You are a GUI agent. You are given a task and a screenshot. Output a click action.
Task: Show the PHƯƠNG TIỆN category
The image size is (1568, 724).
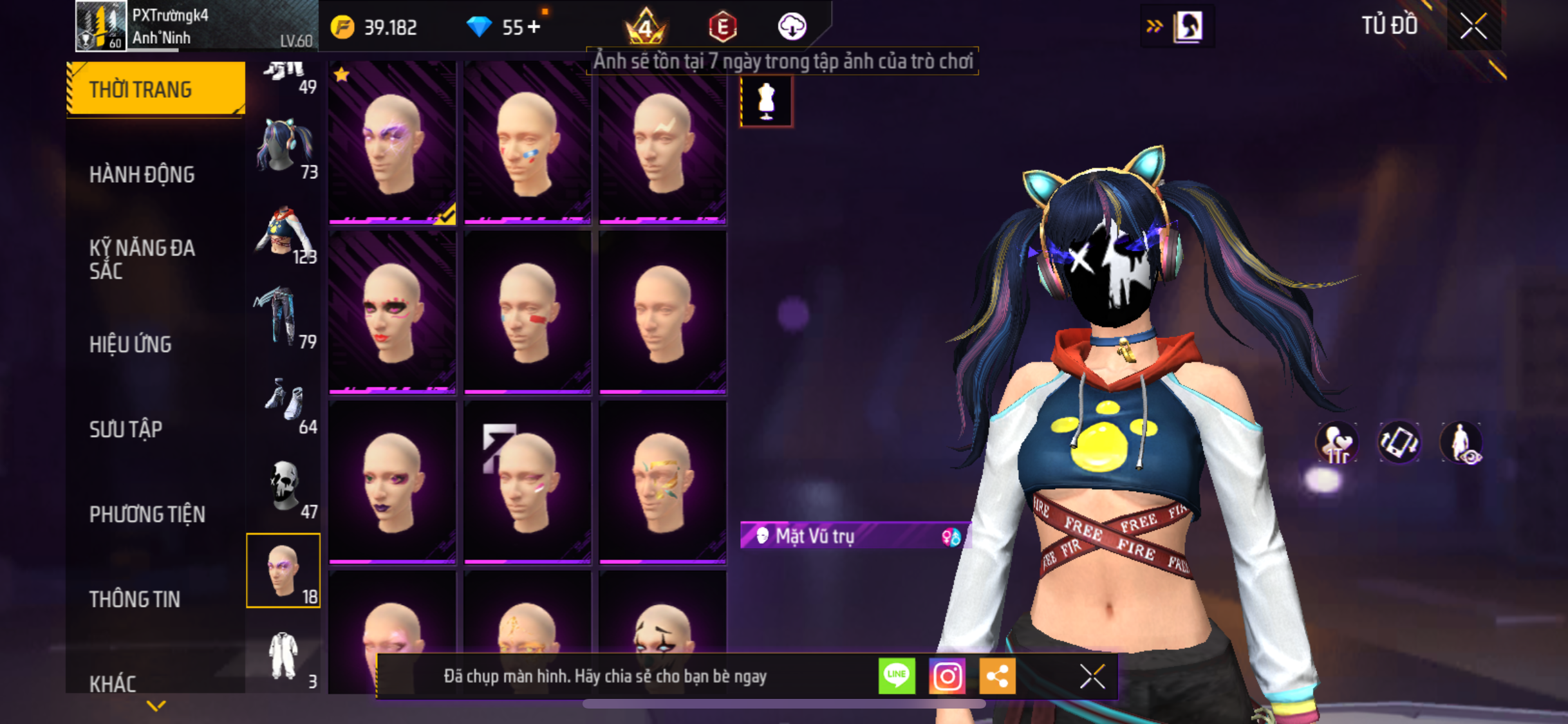click(x=147, y=514)
